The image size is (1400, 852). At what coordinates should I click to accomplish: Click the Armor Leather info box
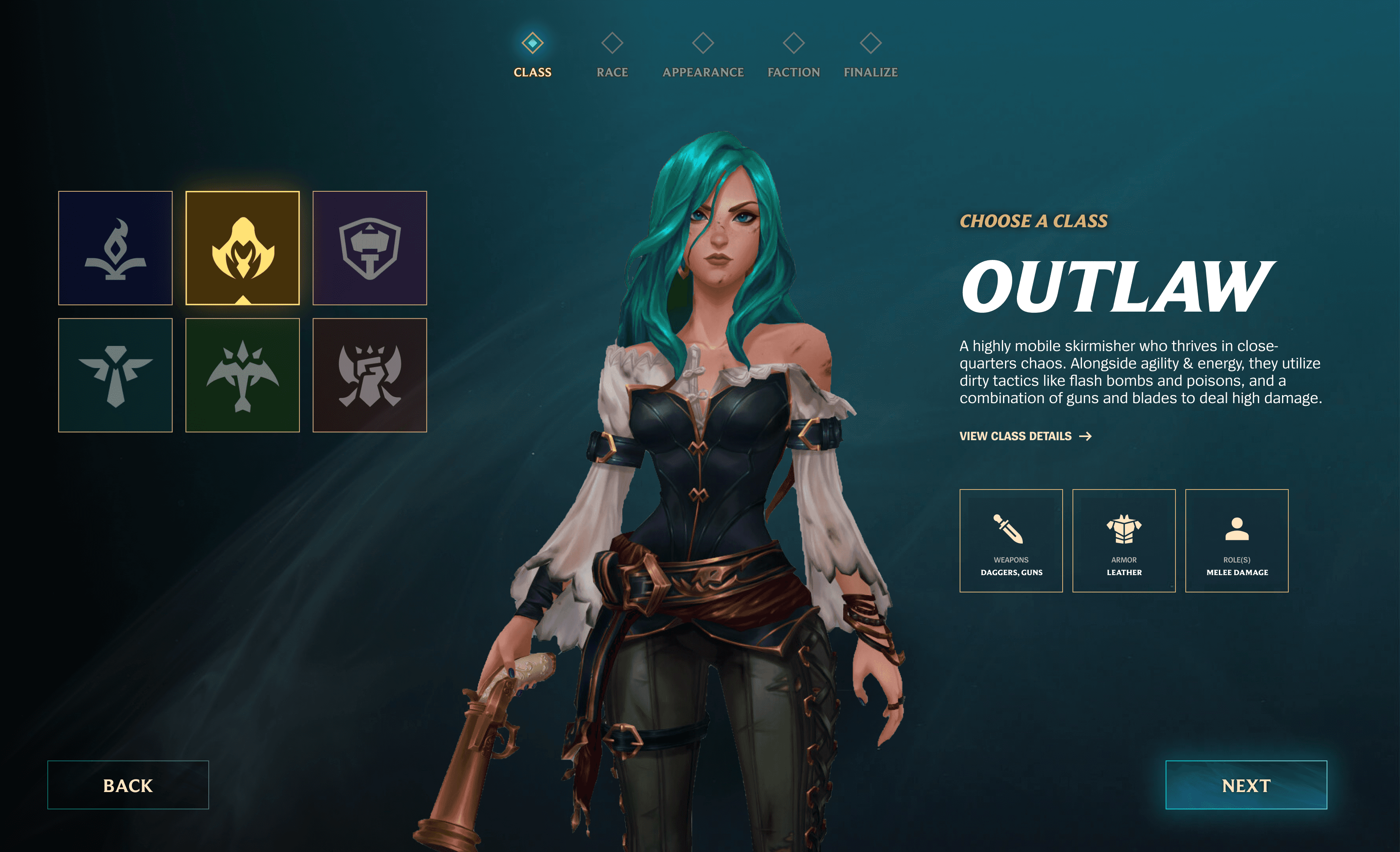[1124, 541]
